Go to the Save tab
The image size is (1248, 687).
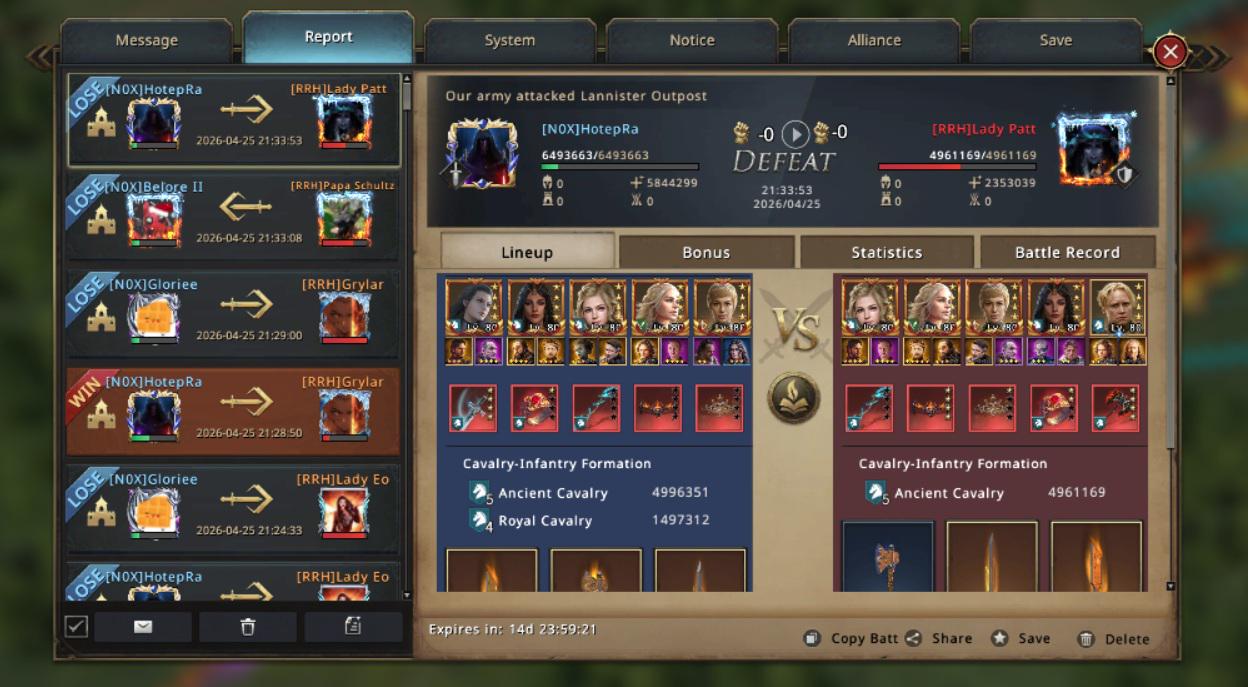point(1055,40)
